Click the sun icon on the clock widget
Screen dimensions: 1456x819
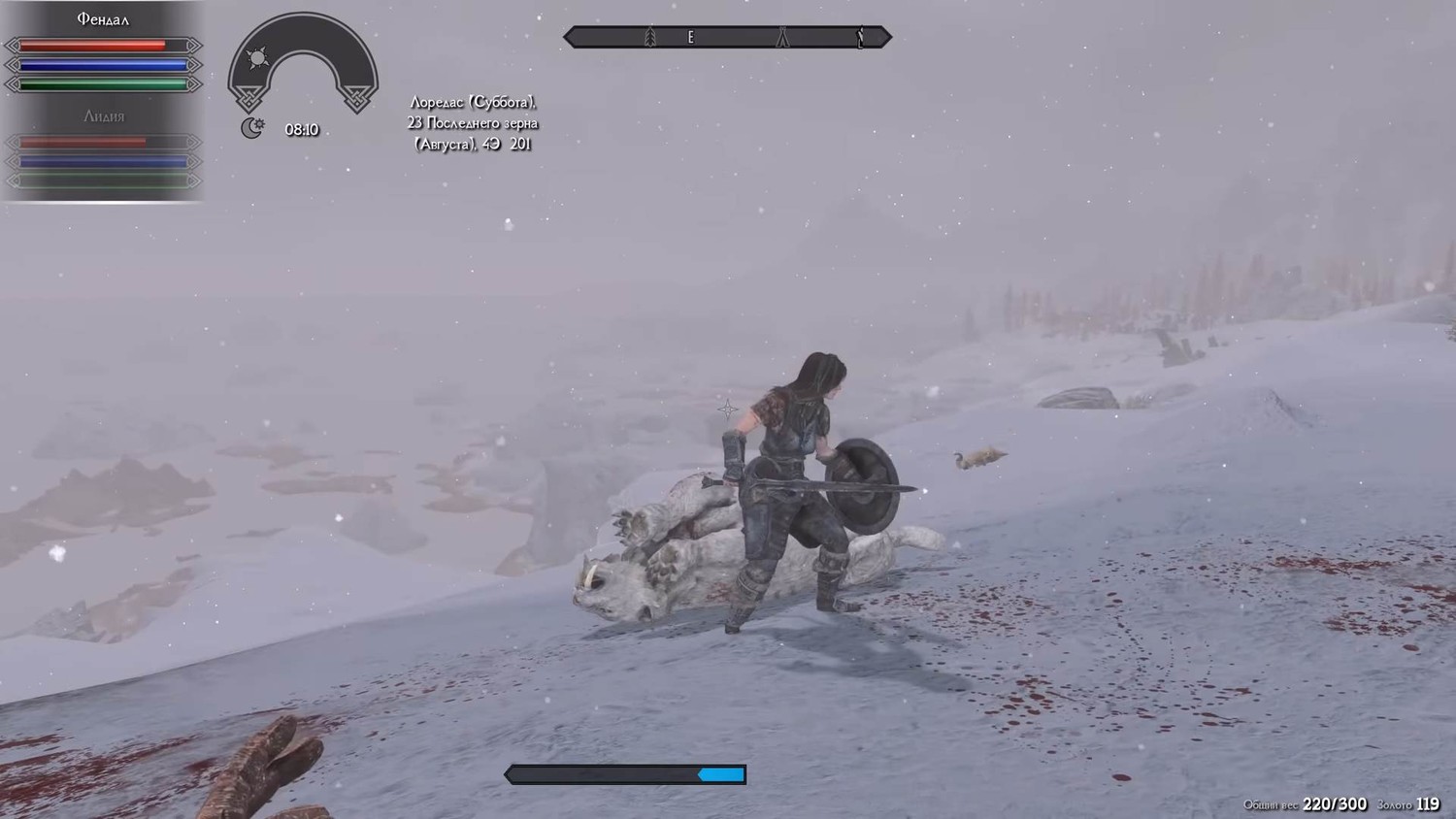pos(257,58)
